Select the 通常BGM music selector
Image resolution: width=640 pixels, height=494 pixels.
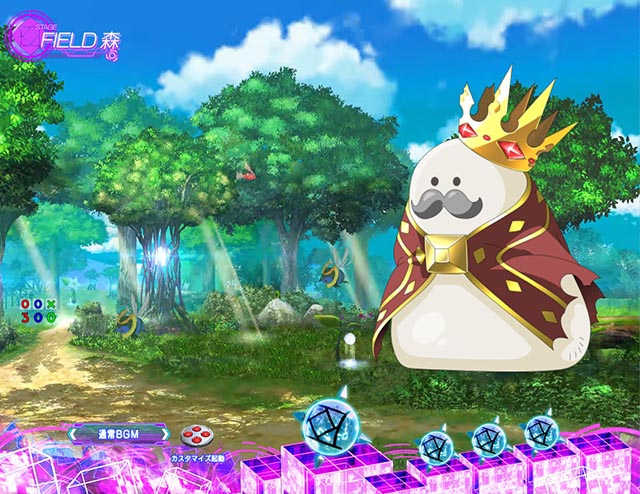pyautogui.click(x=117, y=434)
